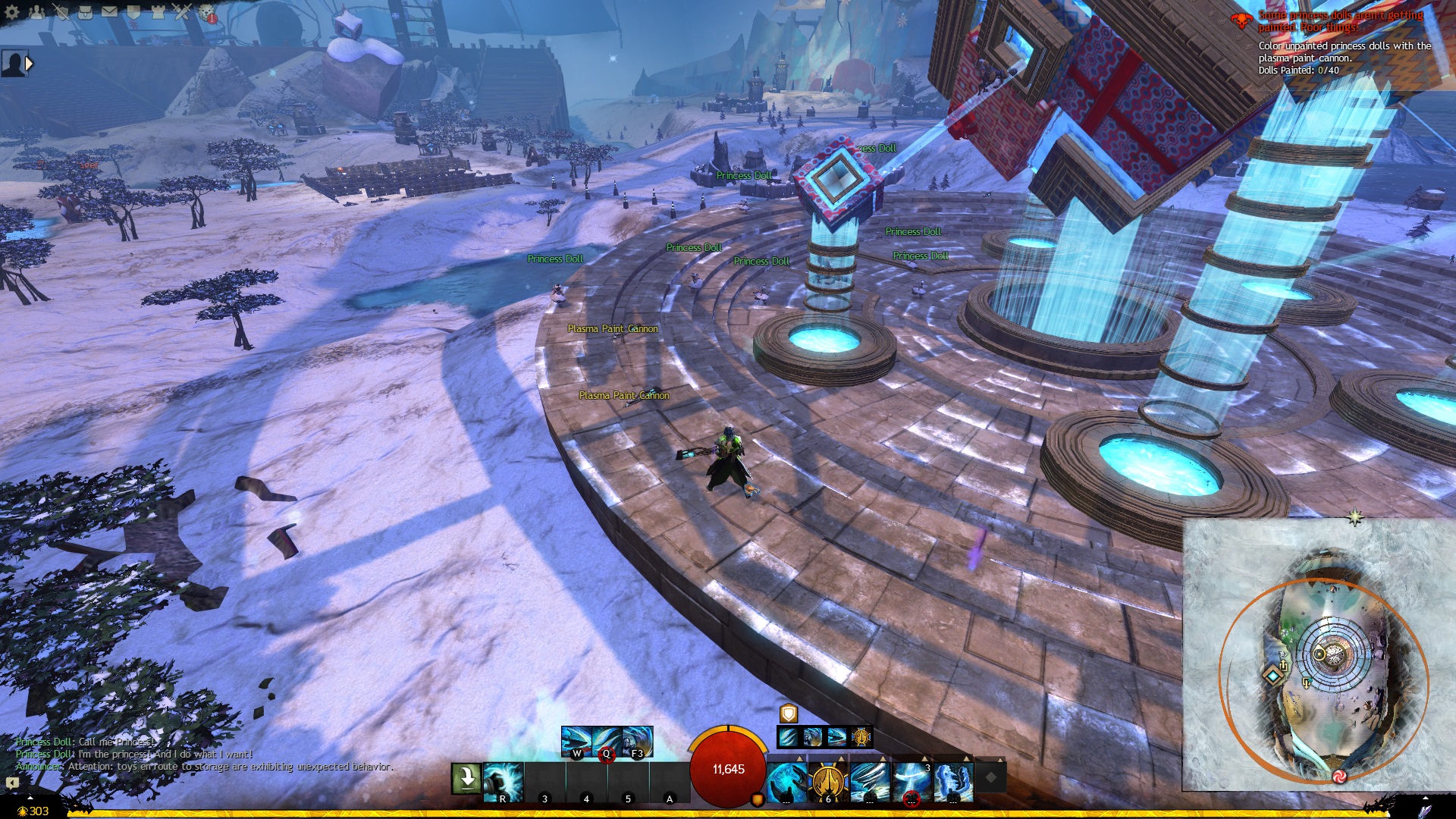Open the World vs World tower icon
Screen dimensions: 1456x819
tap(158, 12)
